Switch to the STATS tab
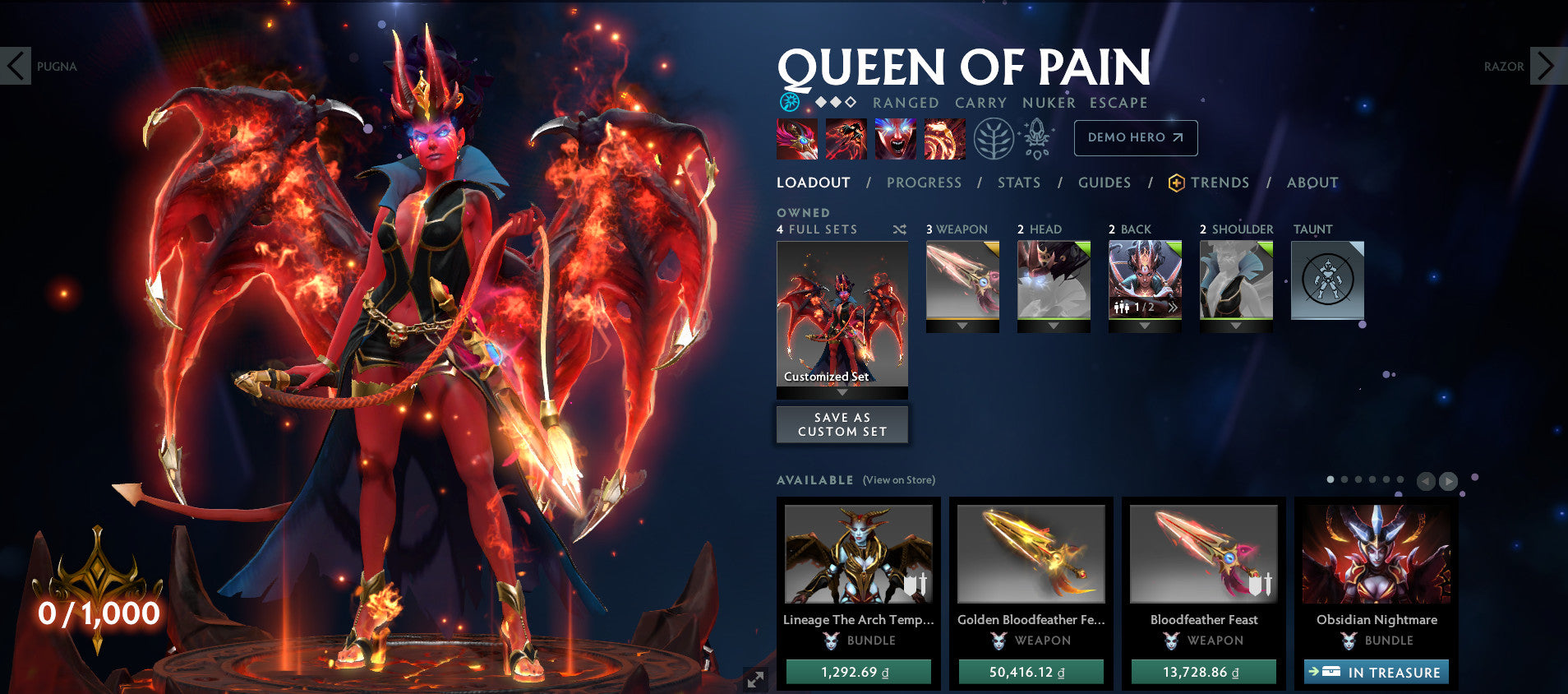 pyautogui.click(x=1019, y=183)
